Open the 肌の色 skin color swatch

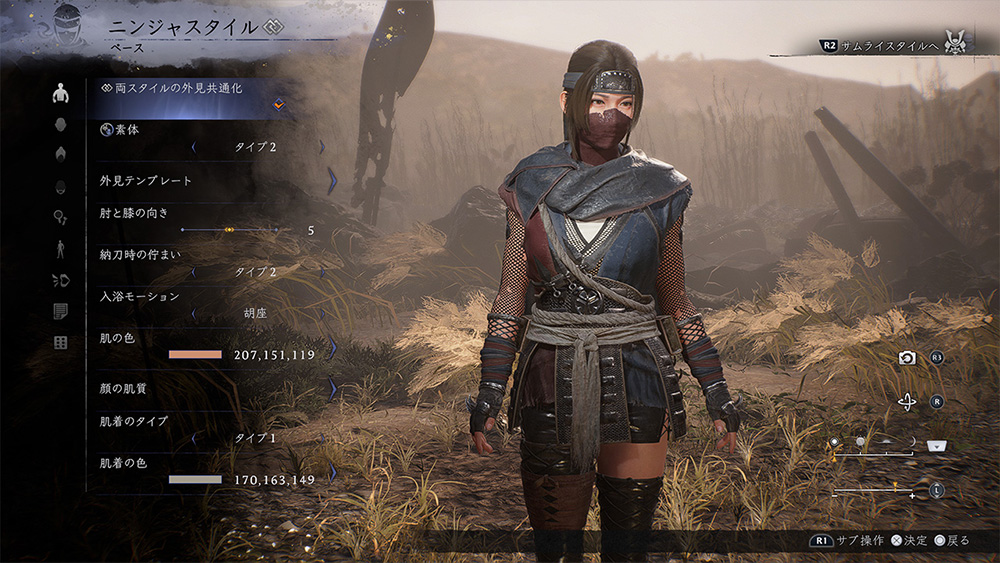(x=195, y=354)
